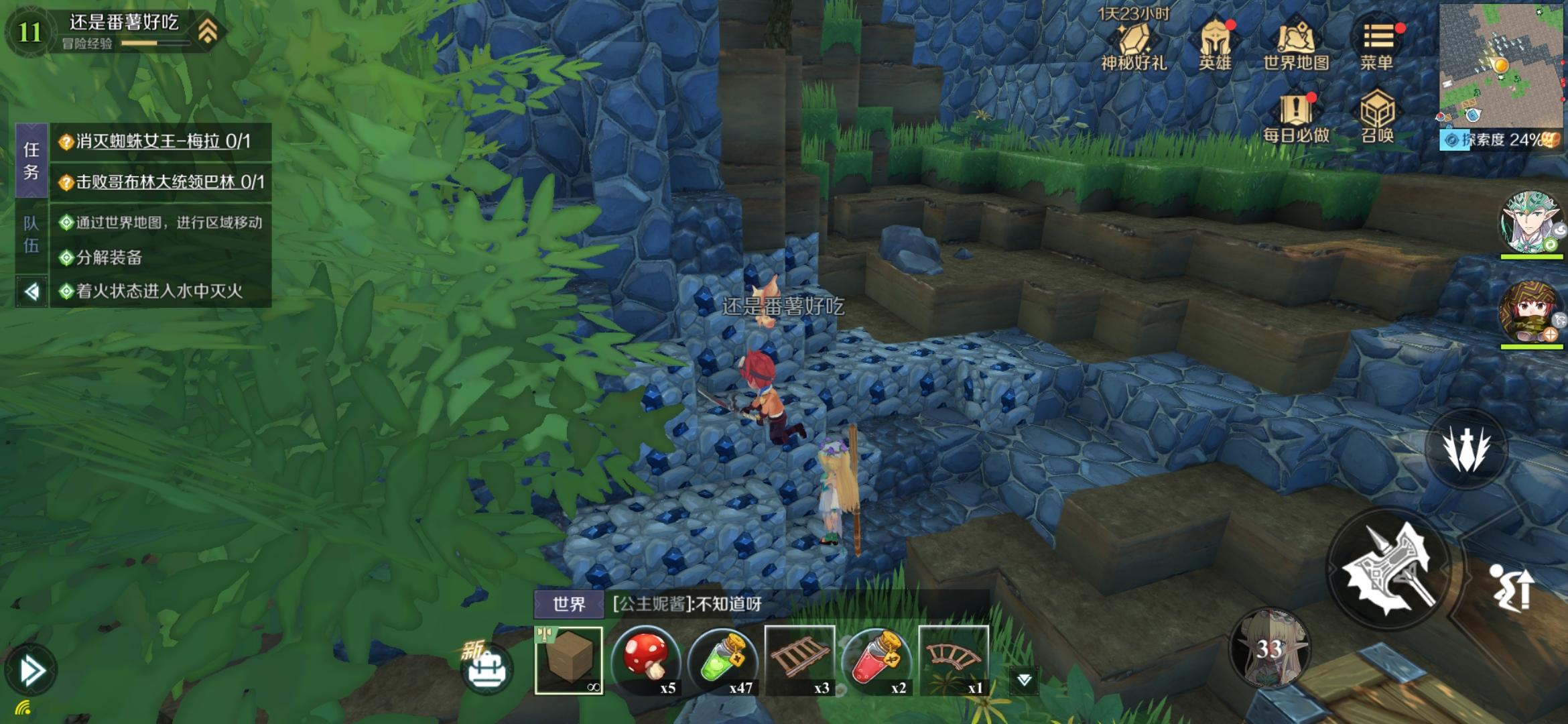Expand bottom-left double arrow panel
Image resolution: width=1568 pixels, height=724 pixels.
(x=31, y=670)
